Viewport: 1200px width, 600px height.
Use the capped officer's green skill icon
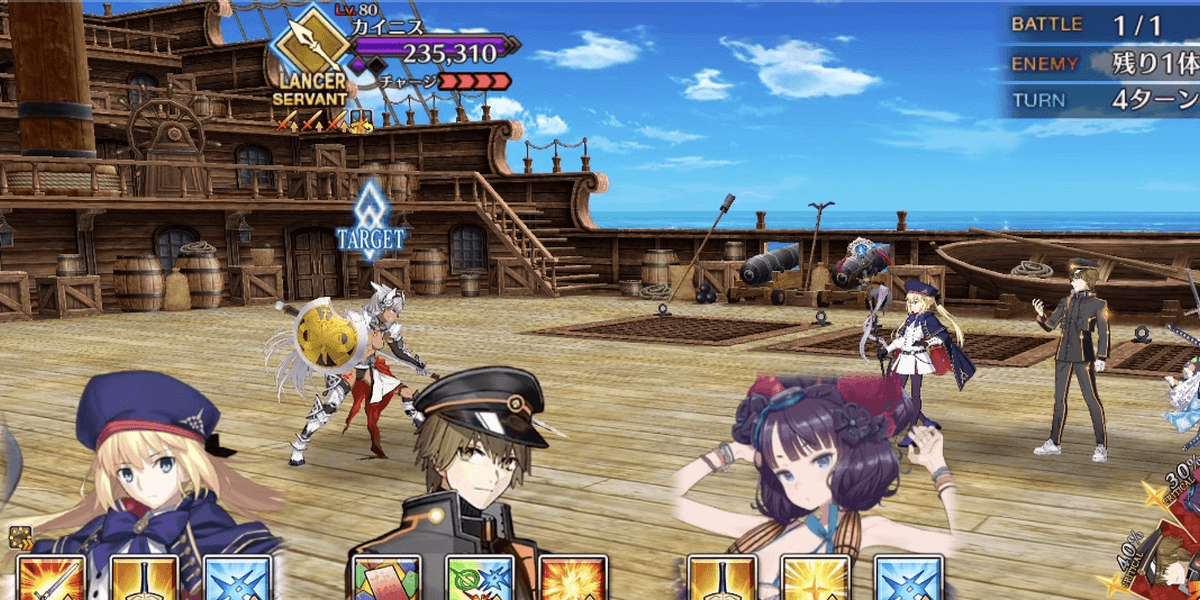[x=478, y=580]
